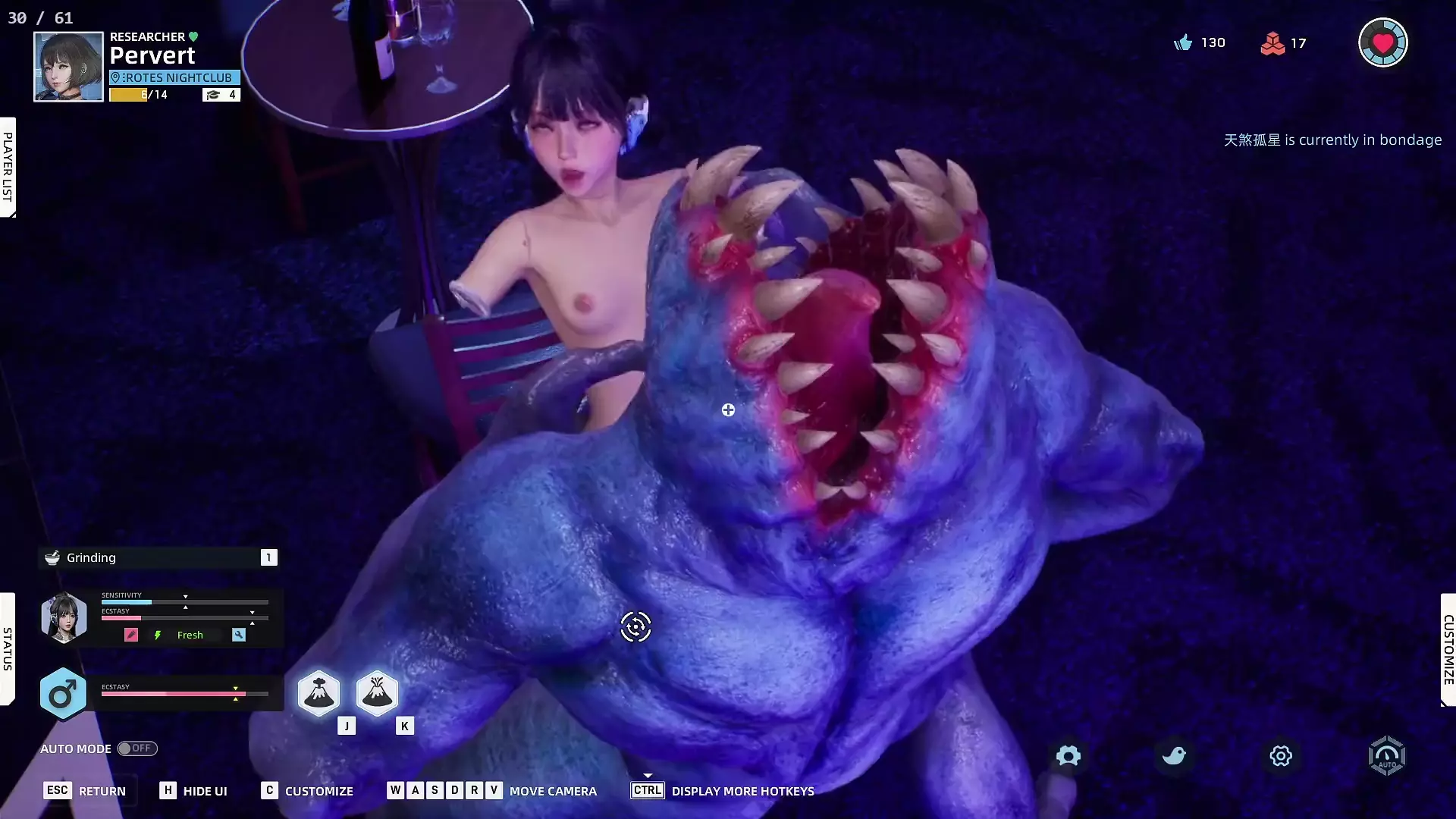Activate the erupting volcano icon
Viewport: 1456px width, 819px height.
pos(377,692)
